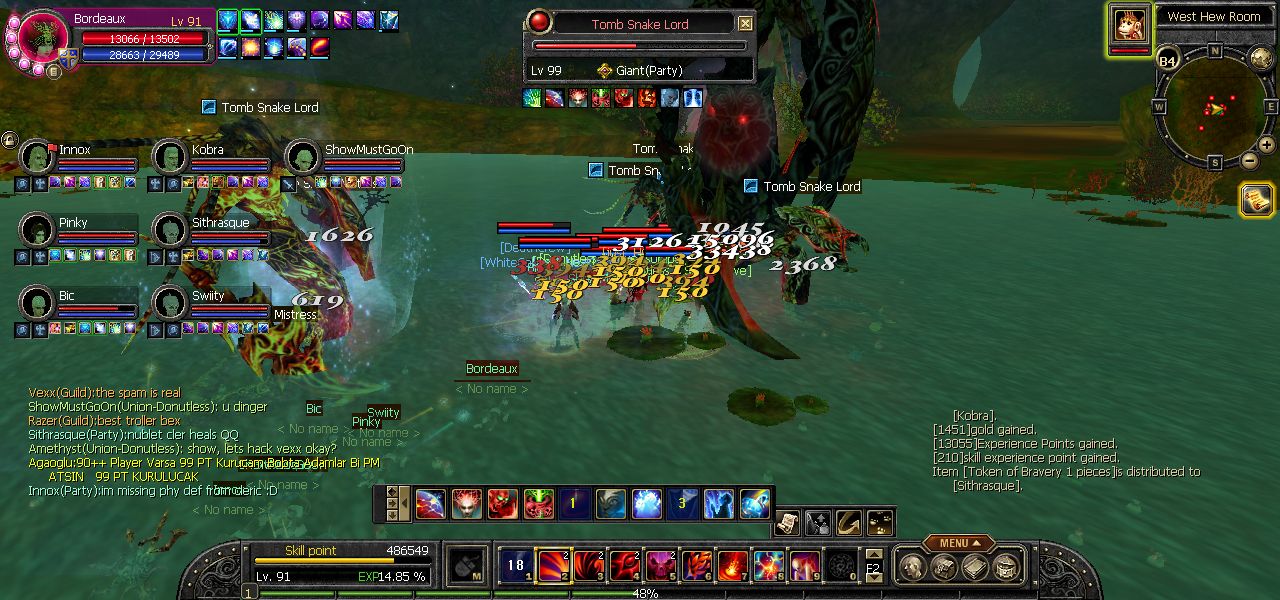Zoom out the minimap with minus button
1280x600 pixels.
pos(1249,160)
